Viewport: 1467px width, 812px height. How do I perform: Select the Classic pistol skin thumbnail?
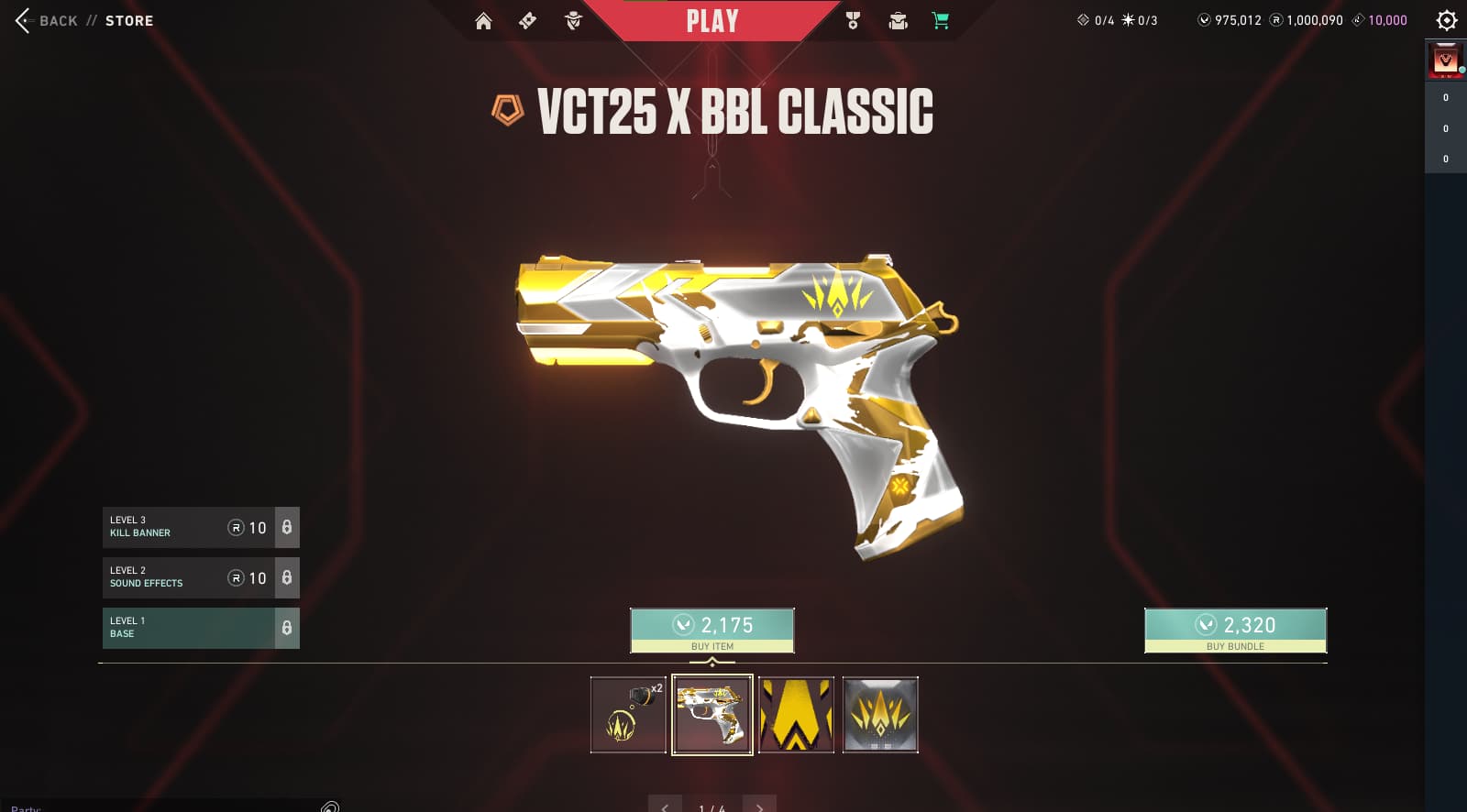click(712, 715)
